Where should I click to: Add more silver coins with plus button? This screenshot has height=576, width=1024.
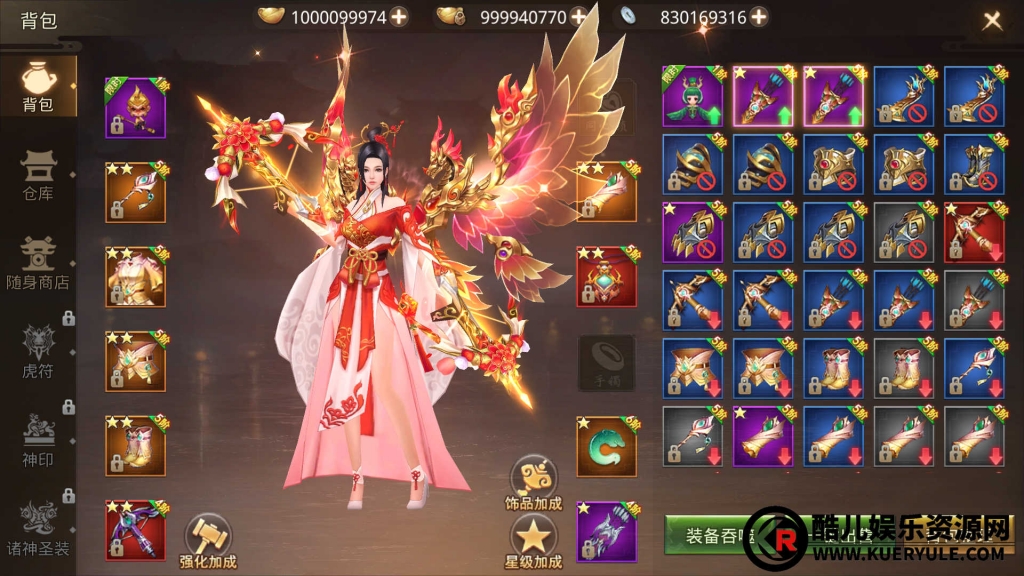[x=759, y=16]
